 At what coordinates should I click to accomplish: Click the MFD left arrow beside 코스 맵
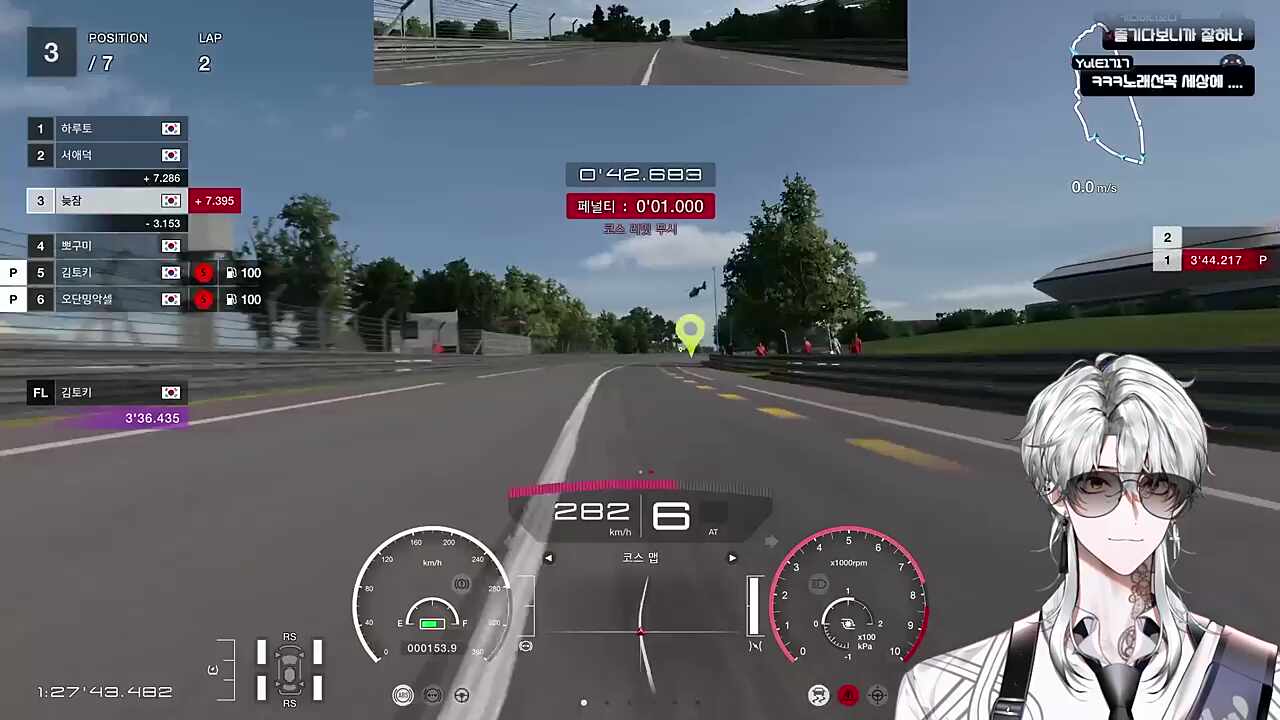pos(548,558)
